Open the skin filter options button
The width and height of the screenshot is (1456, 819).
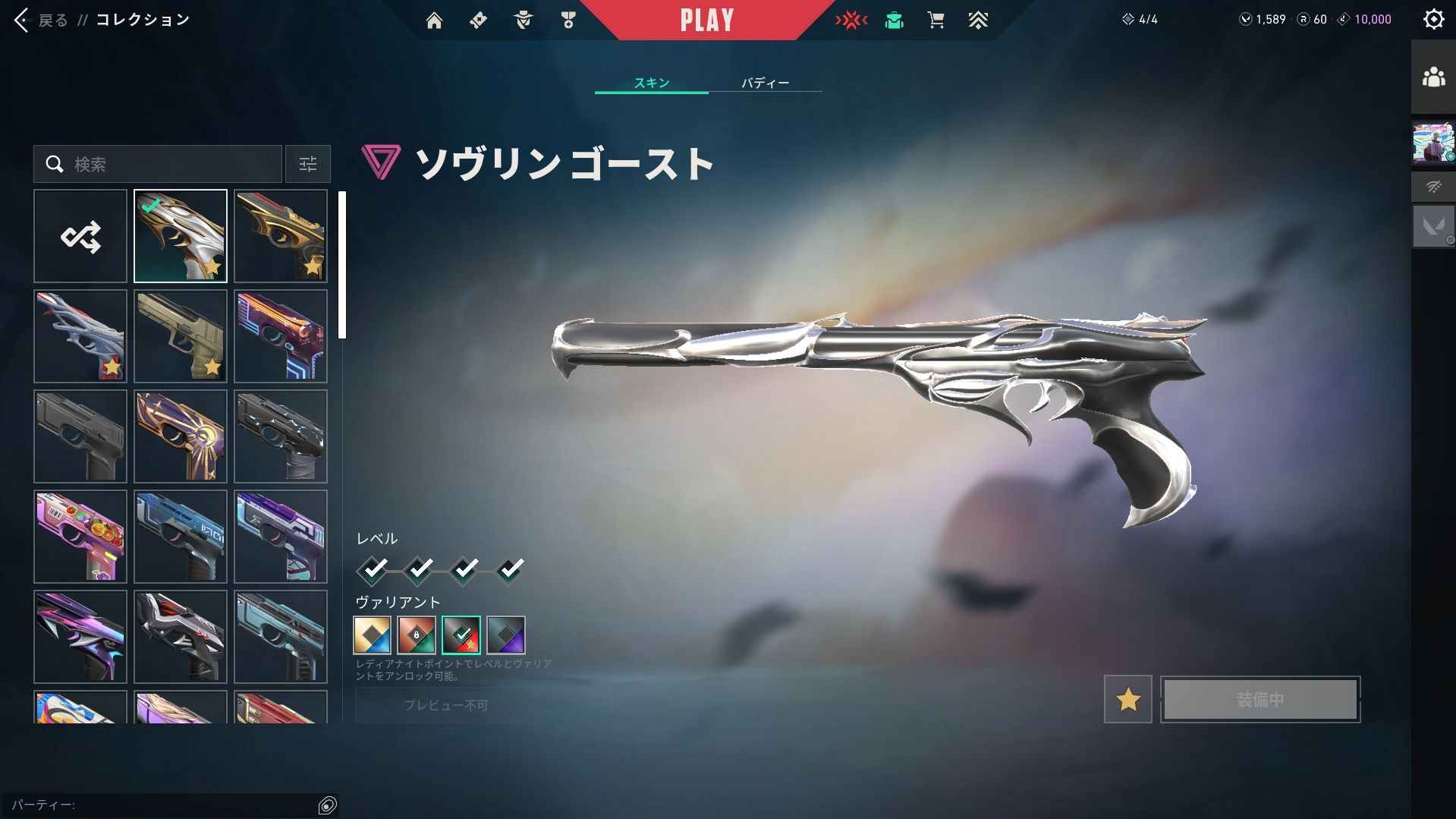coord(307,164)
